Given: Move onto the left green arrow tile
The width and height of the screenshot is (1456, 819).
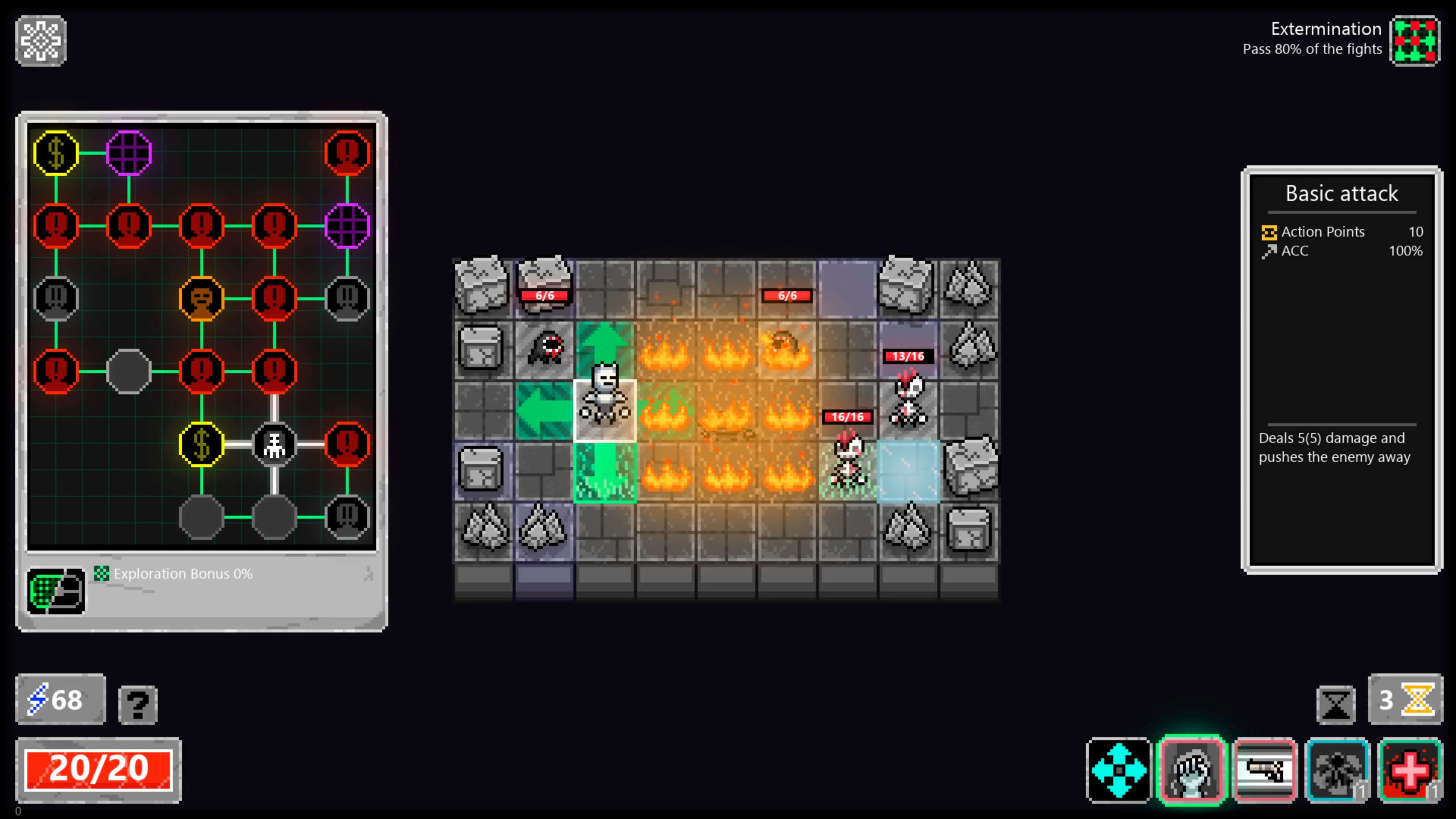Looking at the screenshot, I should click(x=544, y=409).
